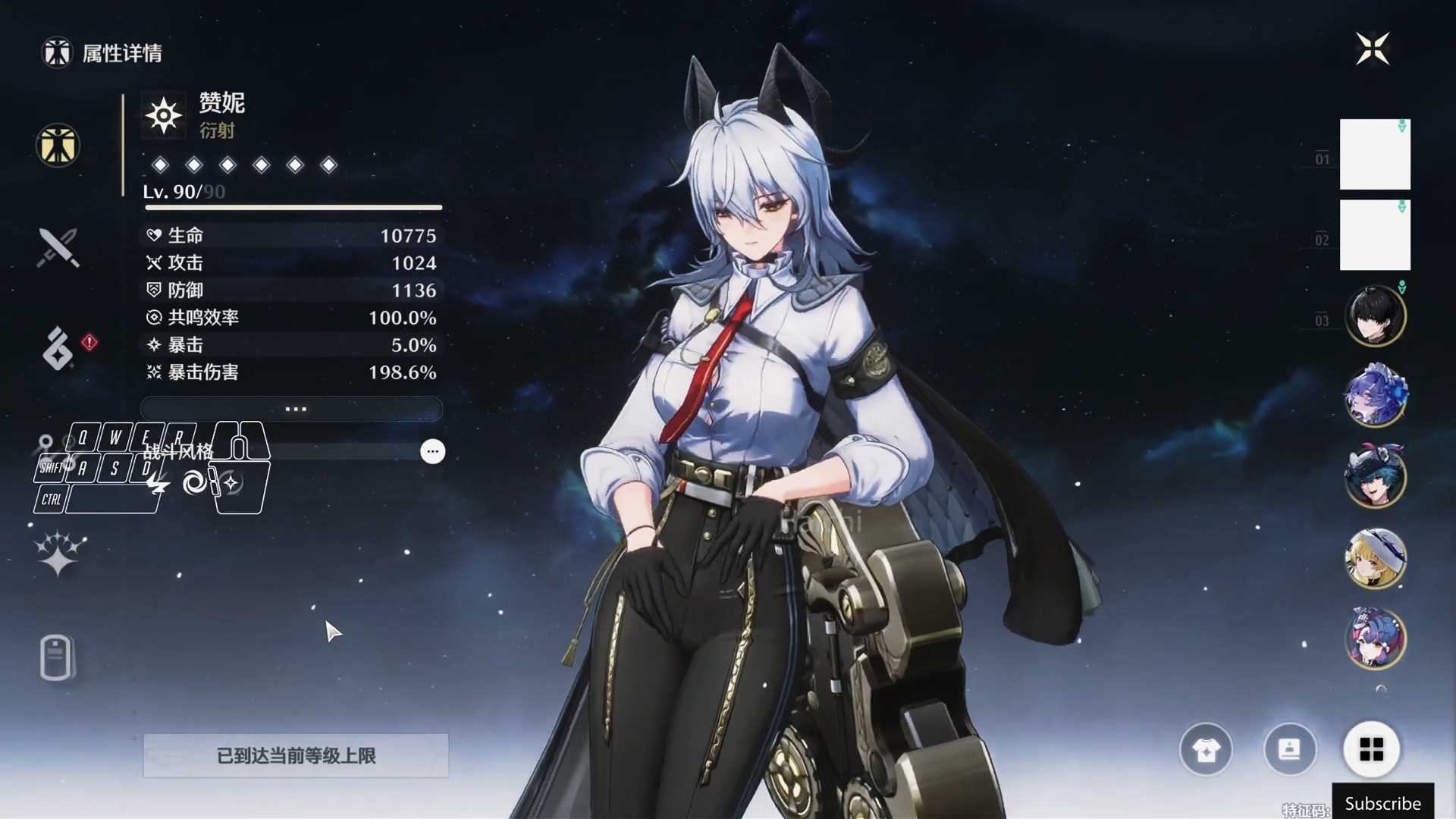The image size is (1456, 819).
Task: Click the Subscribe overlay button
Action: tap(1382, 802)
